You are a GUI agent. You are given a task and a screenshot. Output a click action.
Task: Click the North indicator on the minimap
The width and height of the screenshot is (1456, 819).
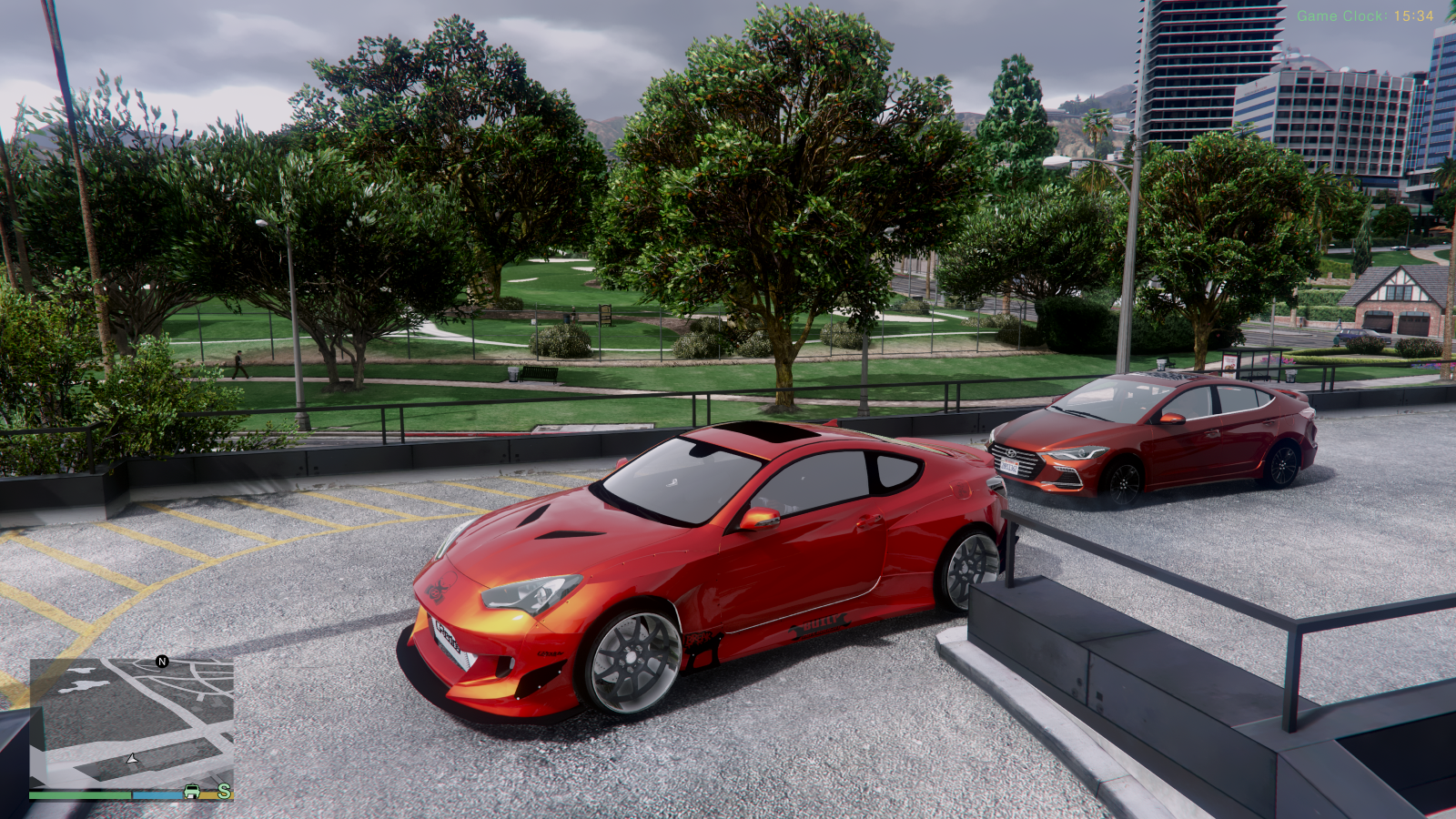162,662
